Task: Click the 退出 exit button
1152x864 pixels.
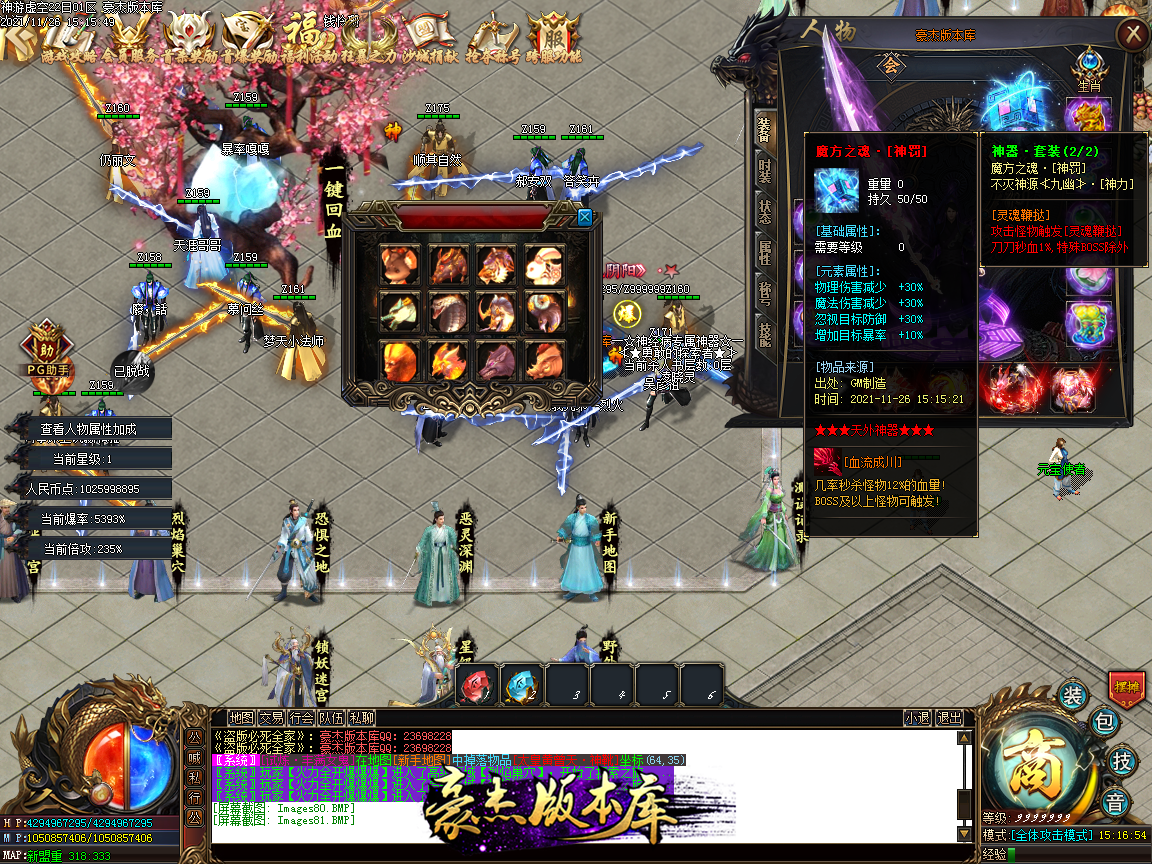Action: tap(949, 717)
